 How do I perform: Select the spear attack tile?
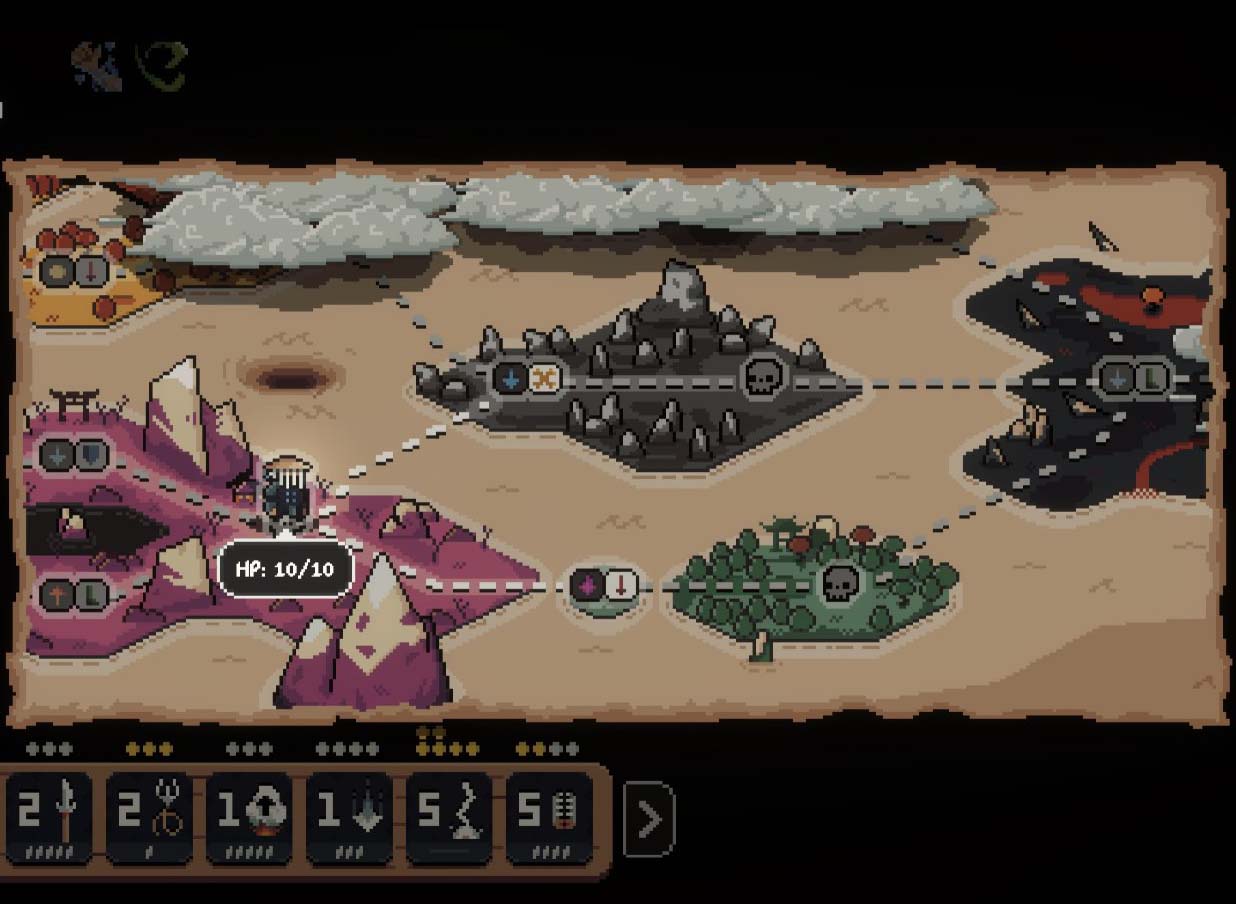pyautogui.click(x=49, y=817)
